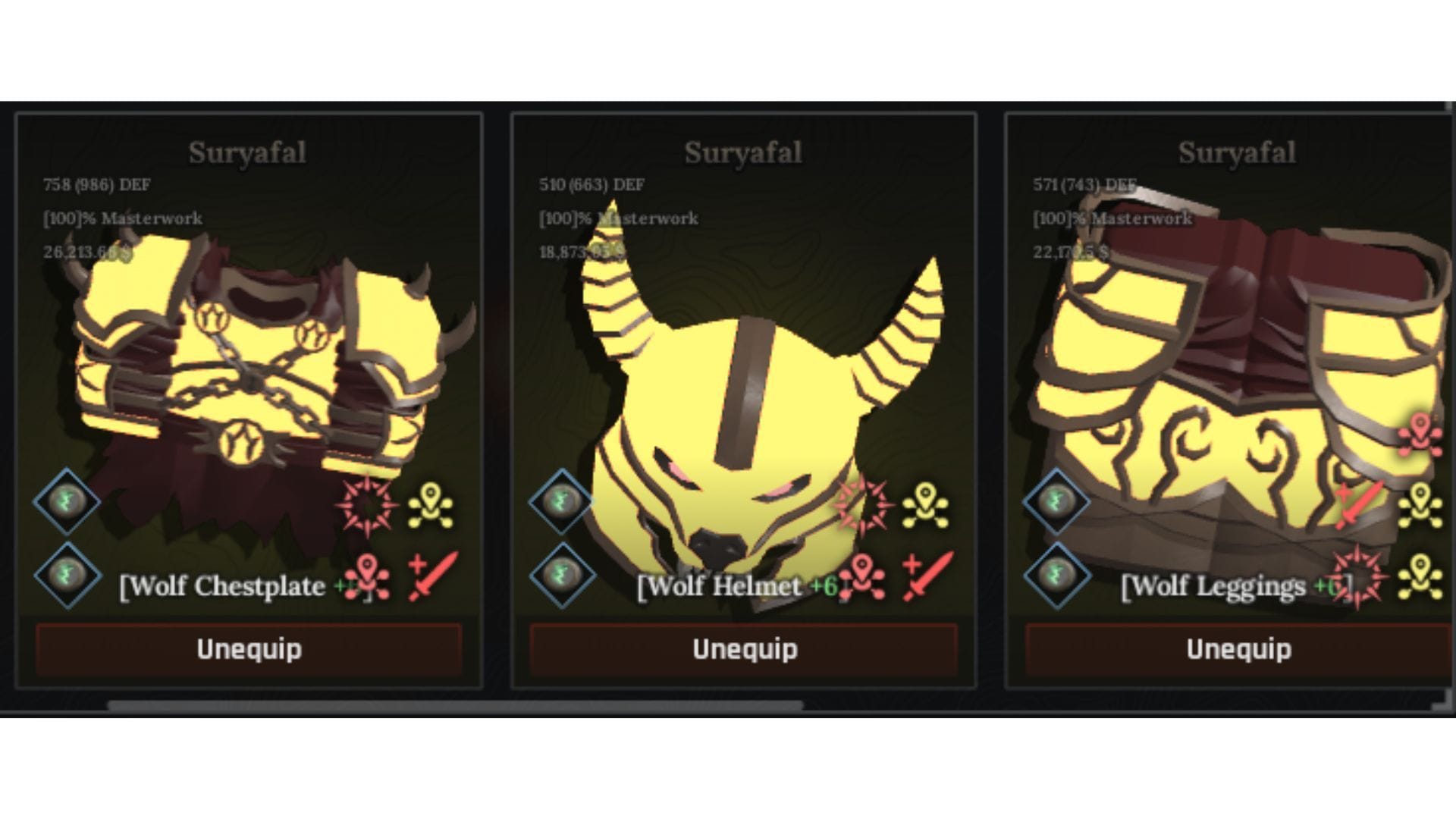Unequip the Wolf Leggings
The width and height of the screenshot is (1456, 819).
pyautogui.click(x=1238, y=649)
